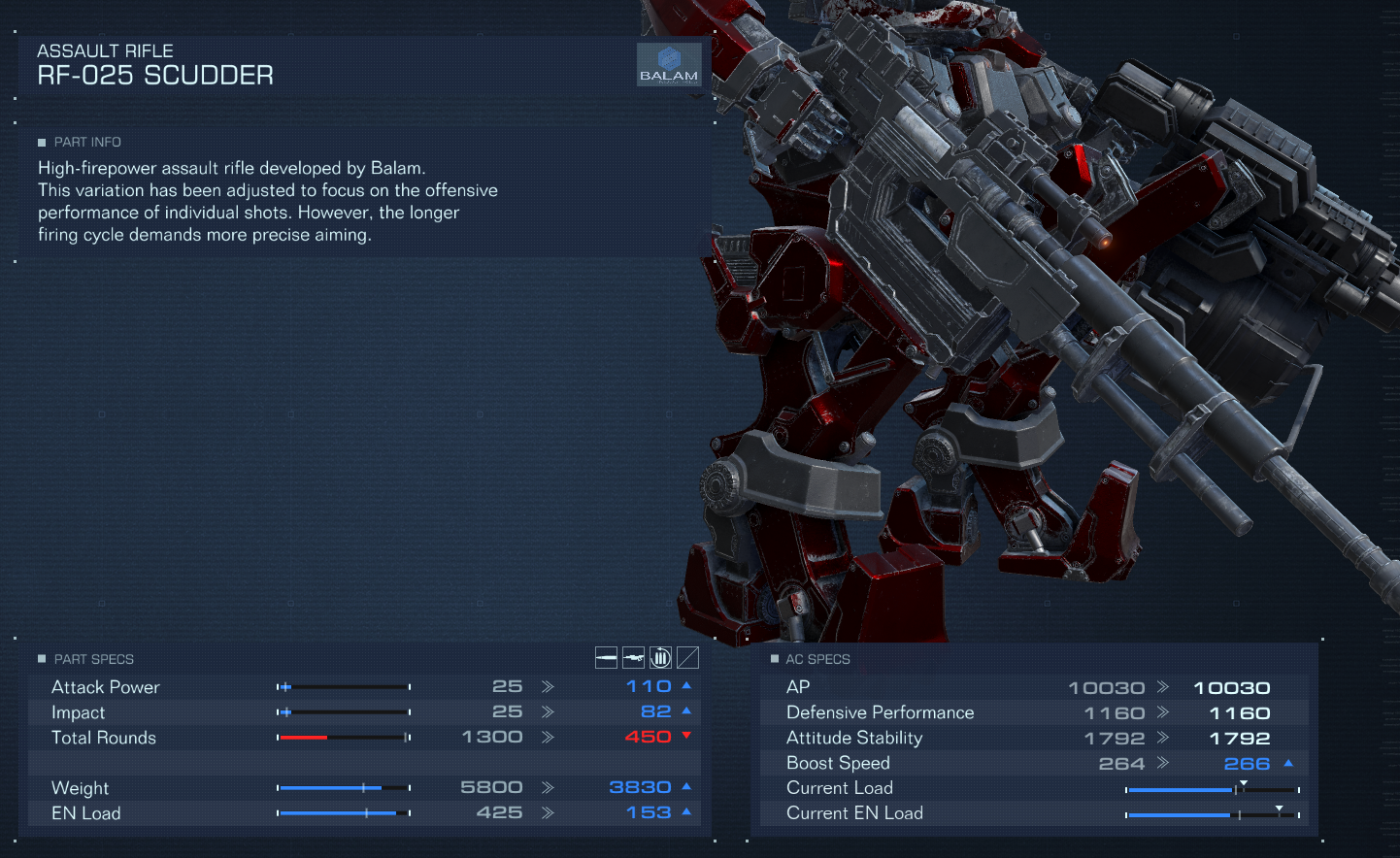Select the bullet projectile spec icon

[x=606, y=657]
